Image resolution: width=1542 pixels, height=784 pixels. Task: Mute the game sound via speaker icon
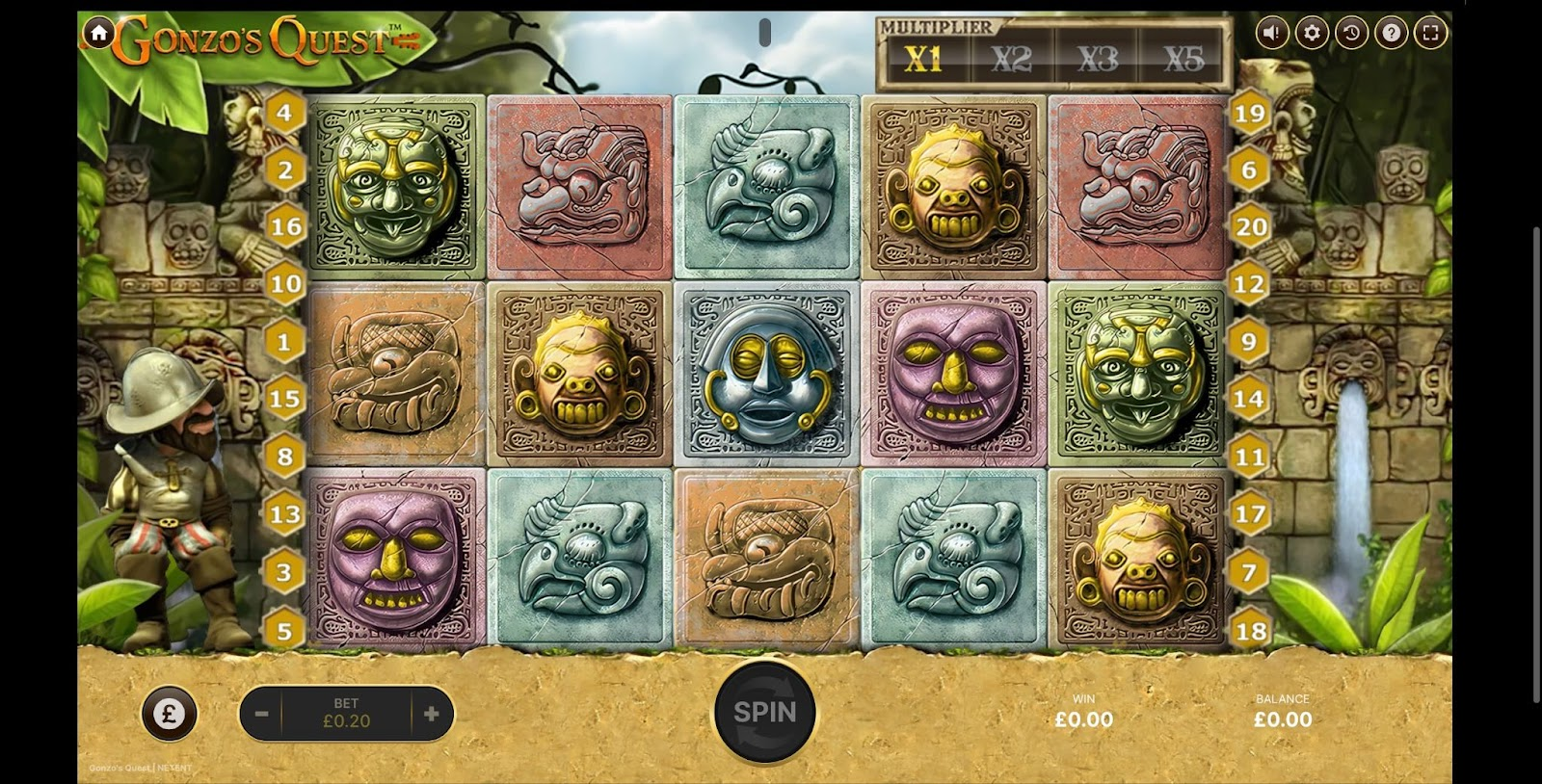[x=1271, y=33]
